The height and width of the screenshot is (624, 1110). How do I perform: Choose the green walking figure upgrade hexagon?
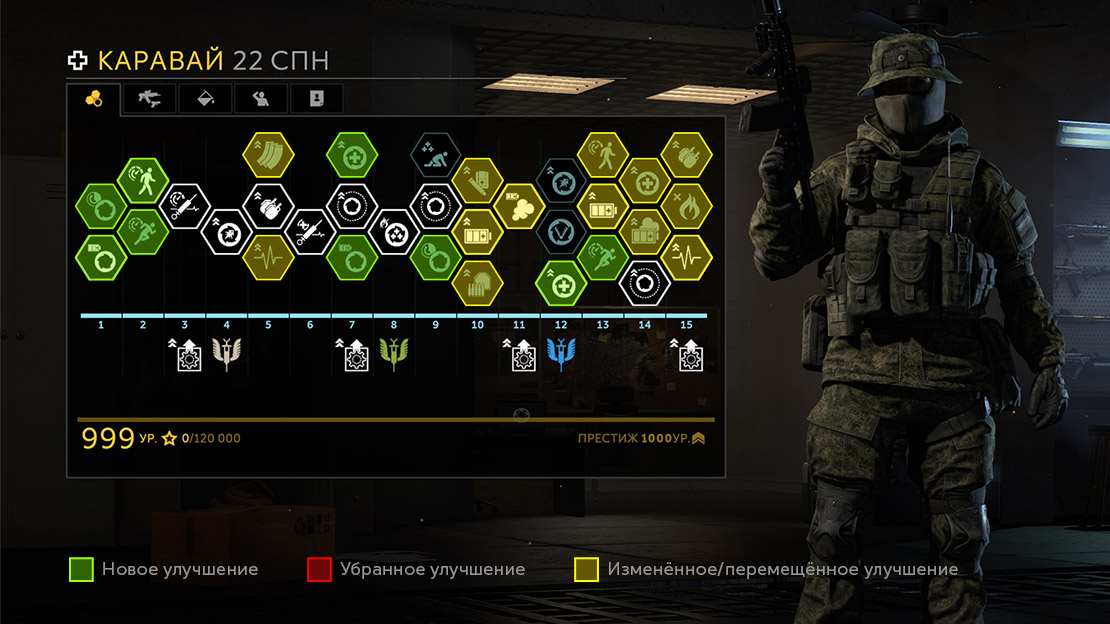point(143,181)
